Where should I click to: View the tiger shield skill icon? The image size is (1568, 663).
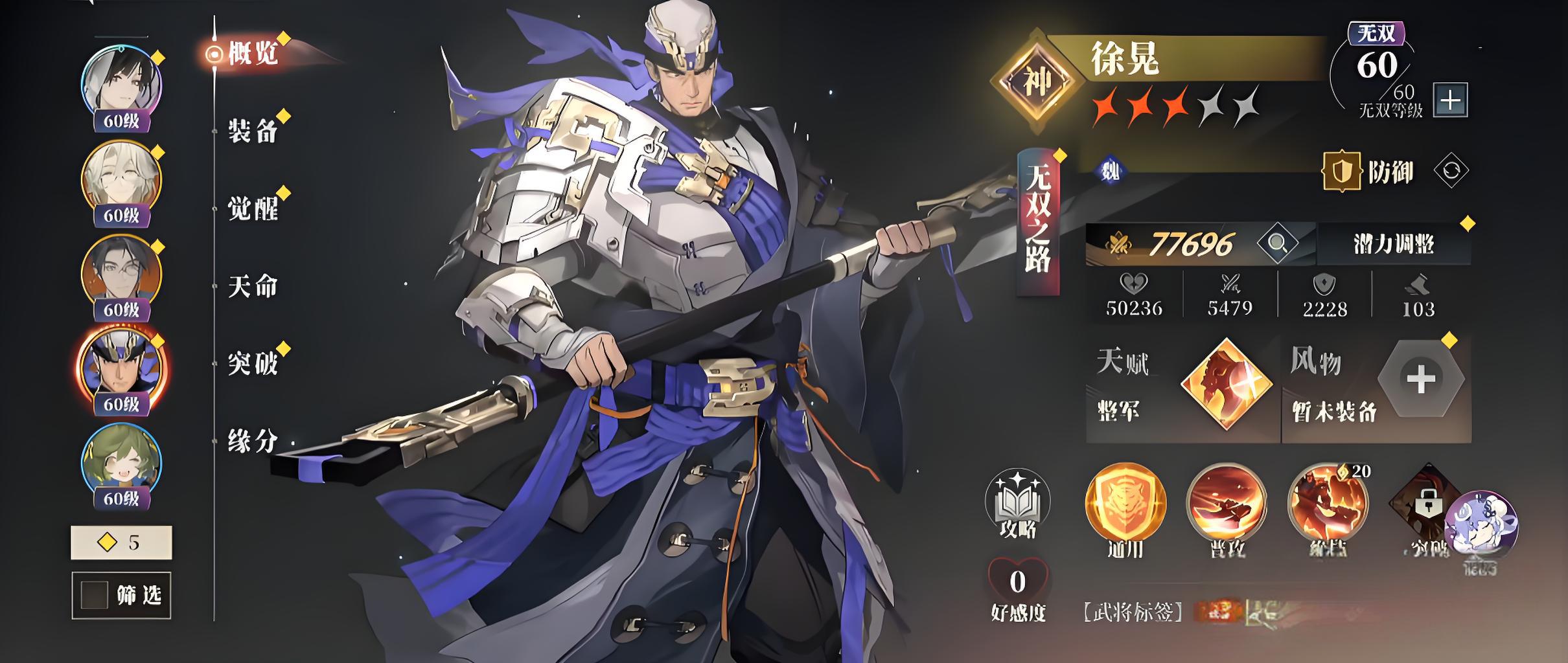[1125, 503]
